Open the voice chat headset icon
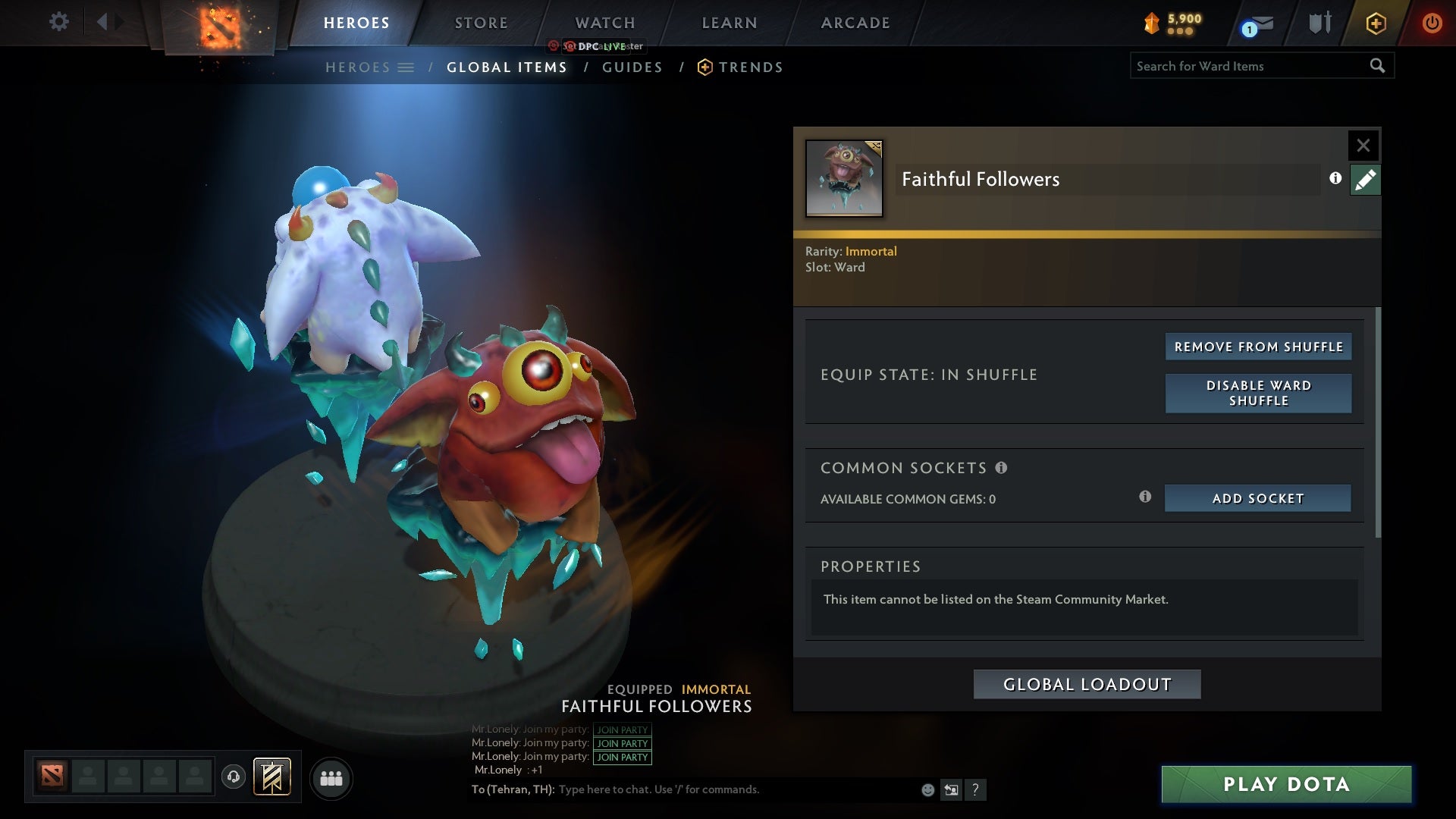Image resolution: width=1456 pixels, height=819 pixels. pyautogui.click(x=233, y=778)
